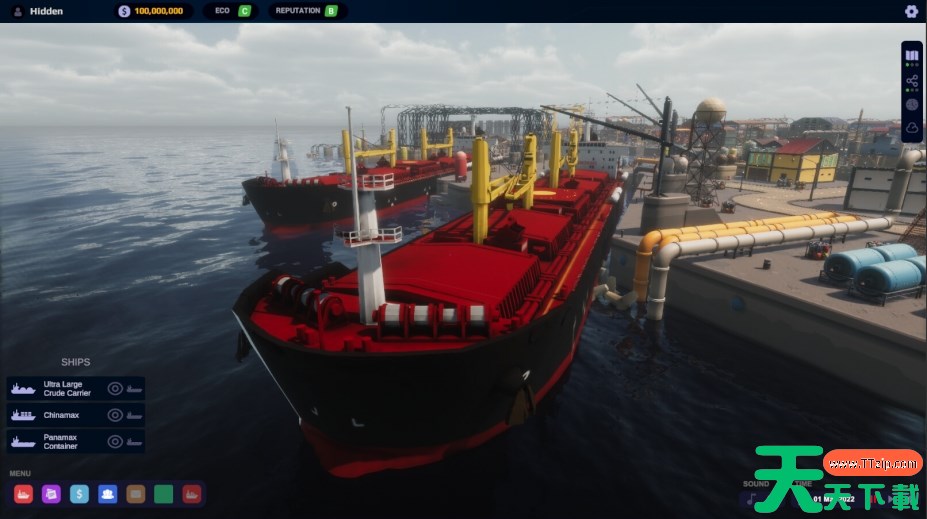
Task: Open the purple news menu button
Action: tap(52, 493)
